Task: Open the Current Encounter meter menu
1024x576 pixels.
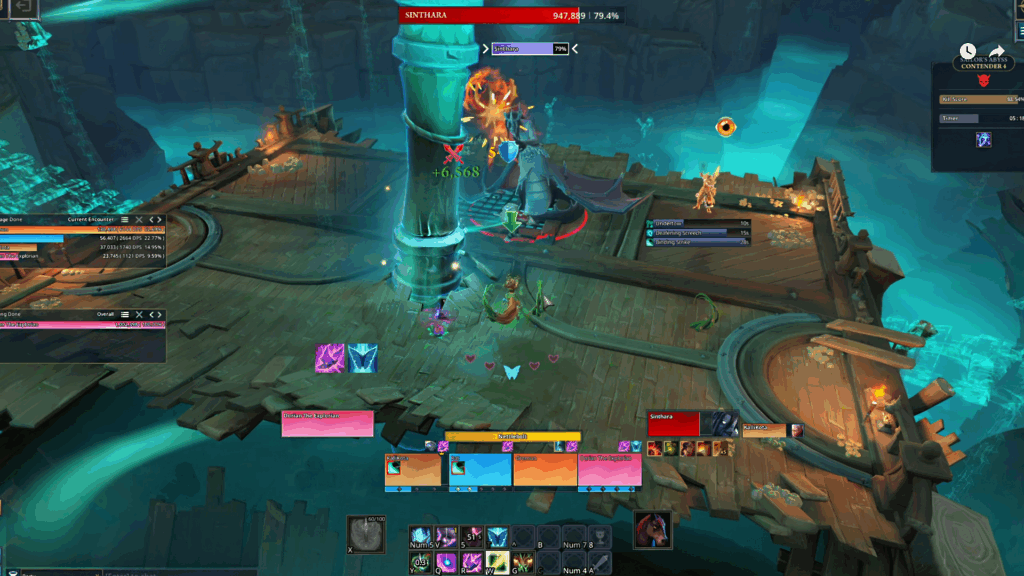Action: (x=124, y=219)
